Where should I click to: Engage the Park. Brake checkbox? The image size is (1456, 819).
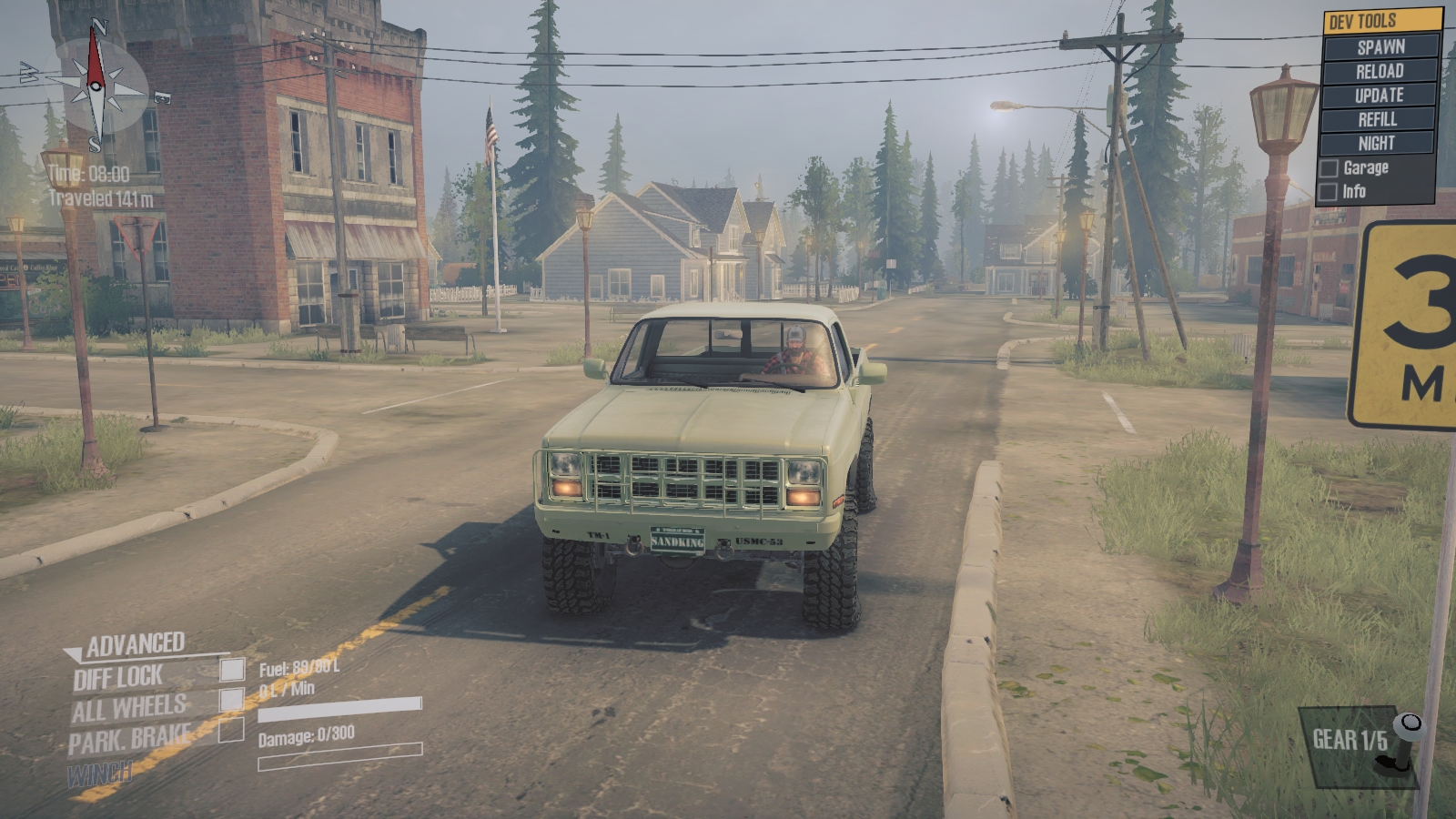click(x=232, y=729)
